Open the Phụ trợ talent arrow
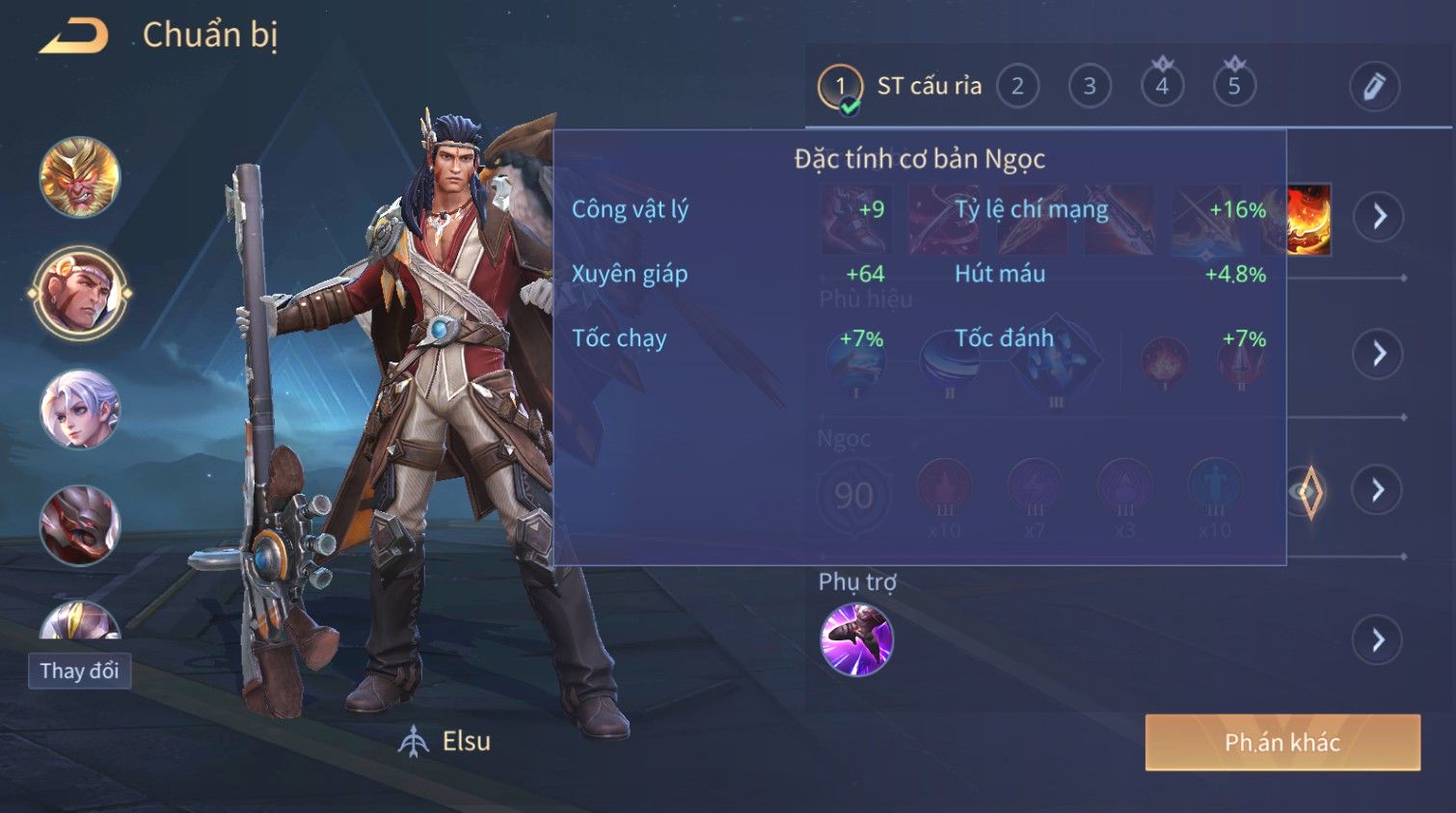This screenshot has height=813, width=1456. 1378,639
